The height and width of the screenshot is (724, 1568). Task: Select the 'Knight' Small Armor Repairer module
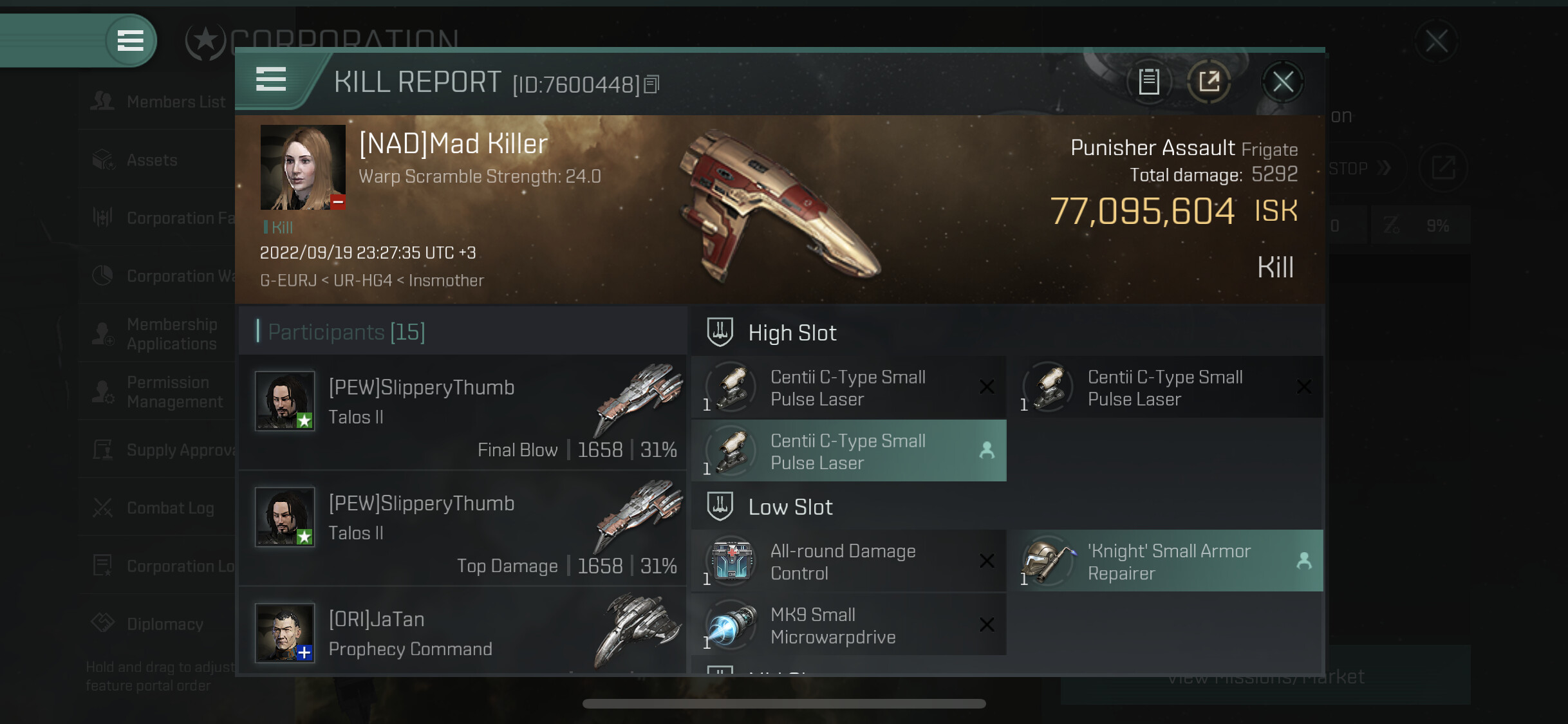click(x=1166, y=561)
